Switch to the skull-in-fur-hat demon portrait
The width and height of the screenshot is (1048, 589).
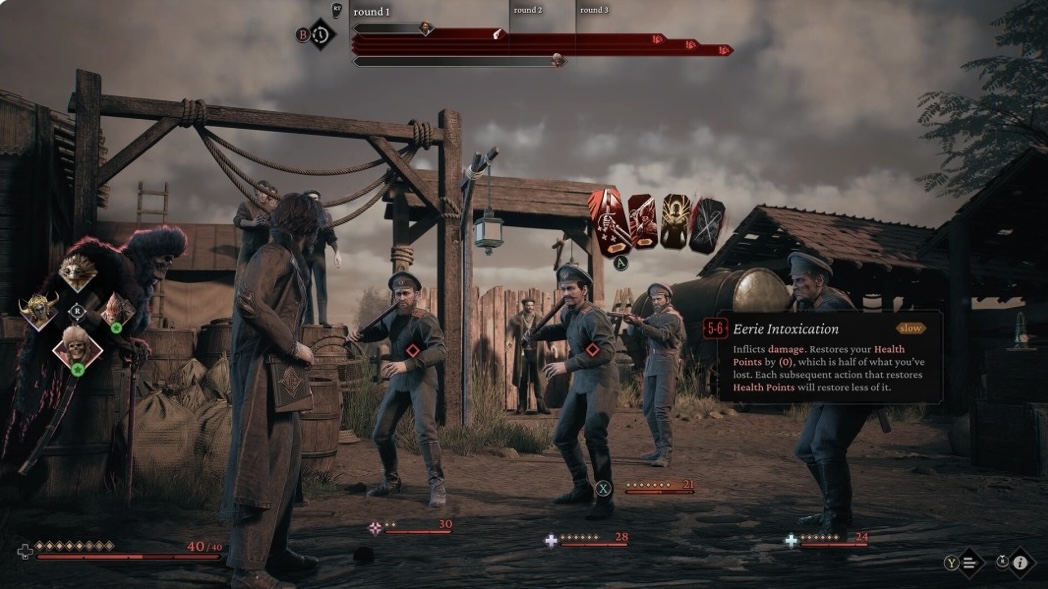click(77, 347)
